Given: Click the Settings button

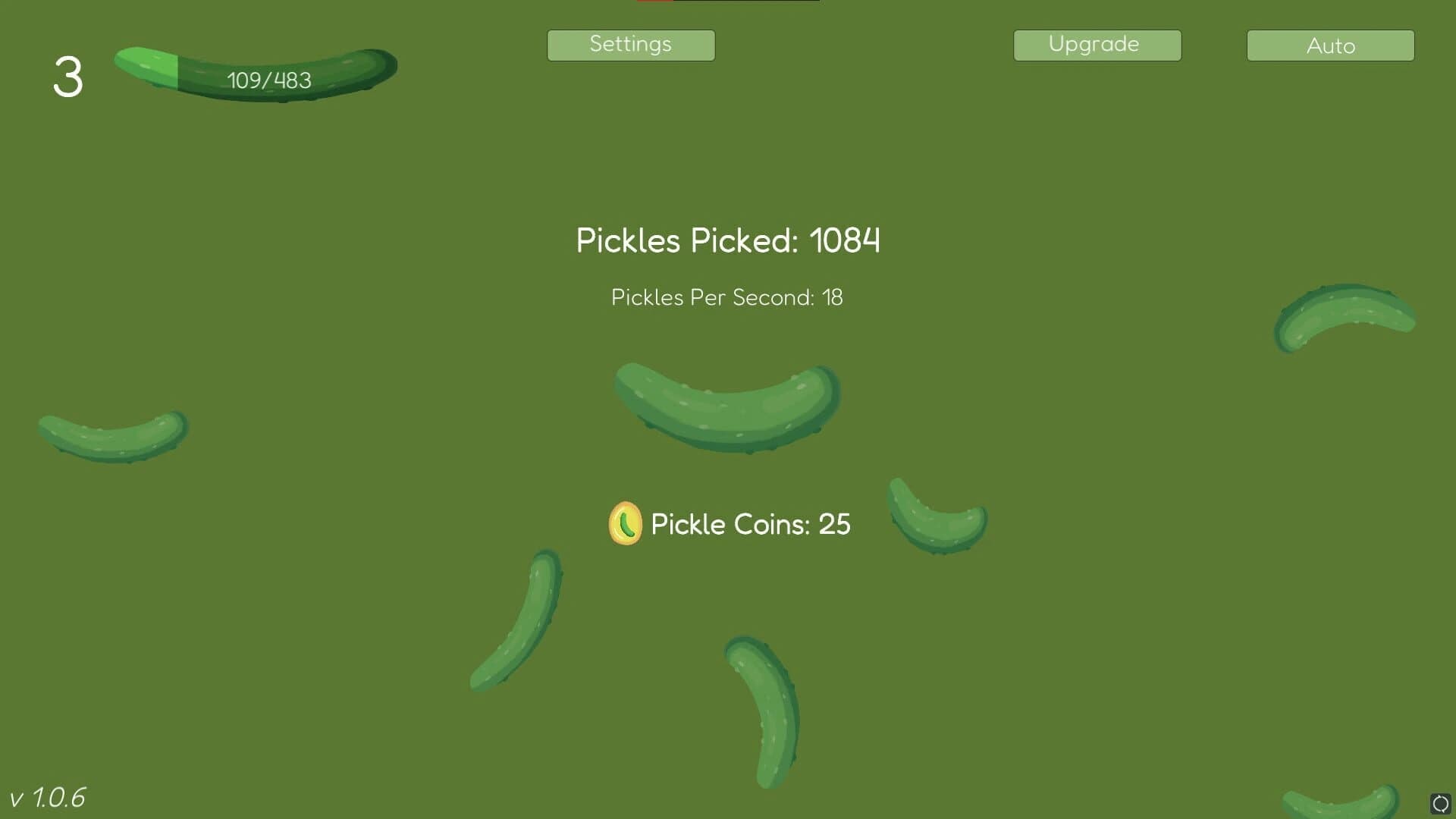Looking at the screenshot, I should click(x=630, y=45).
